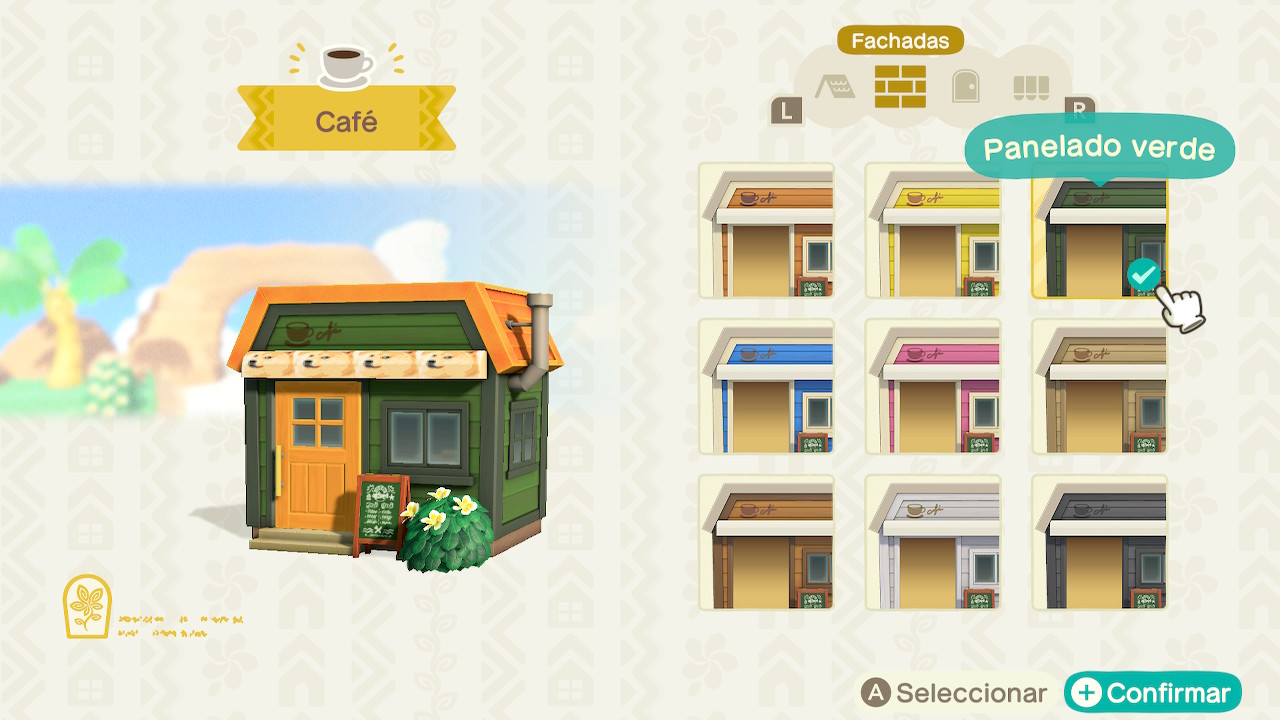
Task: Switch to the door category tab
Action: tap(965, 87)
